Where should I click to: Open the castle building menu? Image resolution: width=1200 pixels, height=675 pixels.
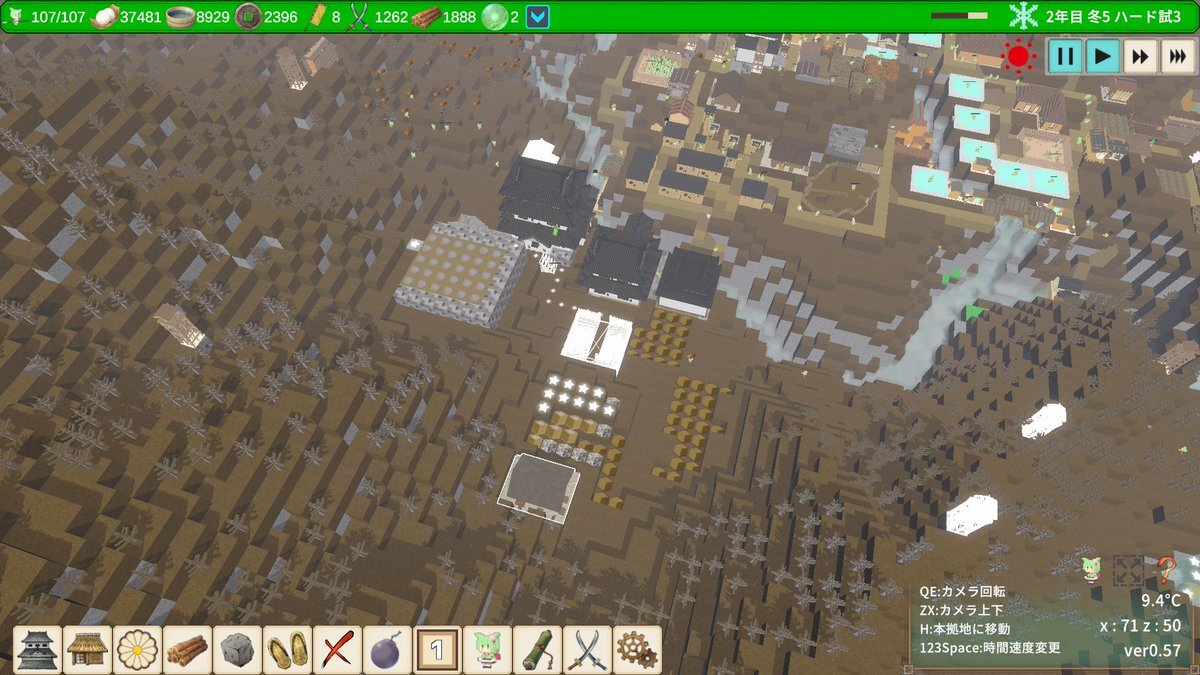pyautogui.click(x=38, y=650)
